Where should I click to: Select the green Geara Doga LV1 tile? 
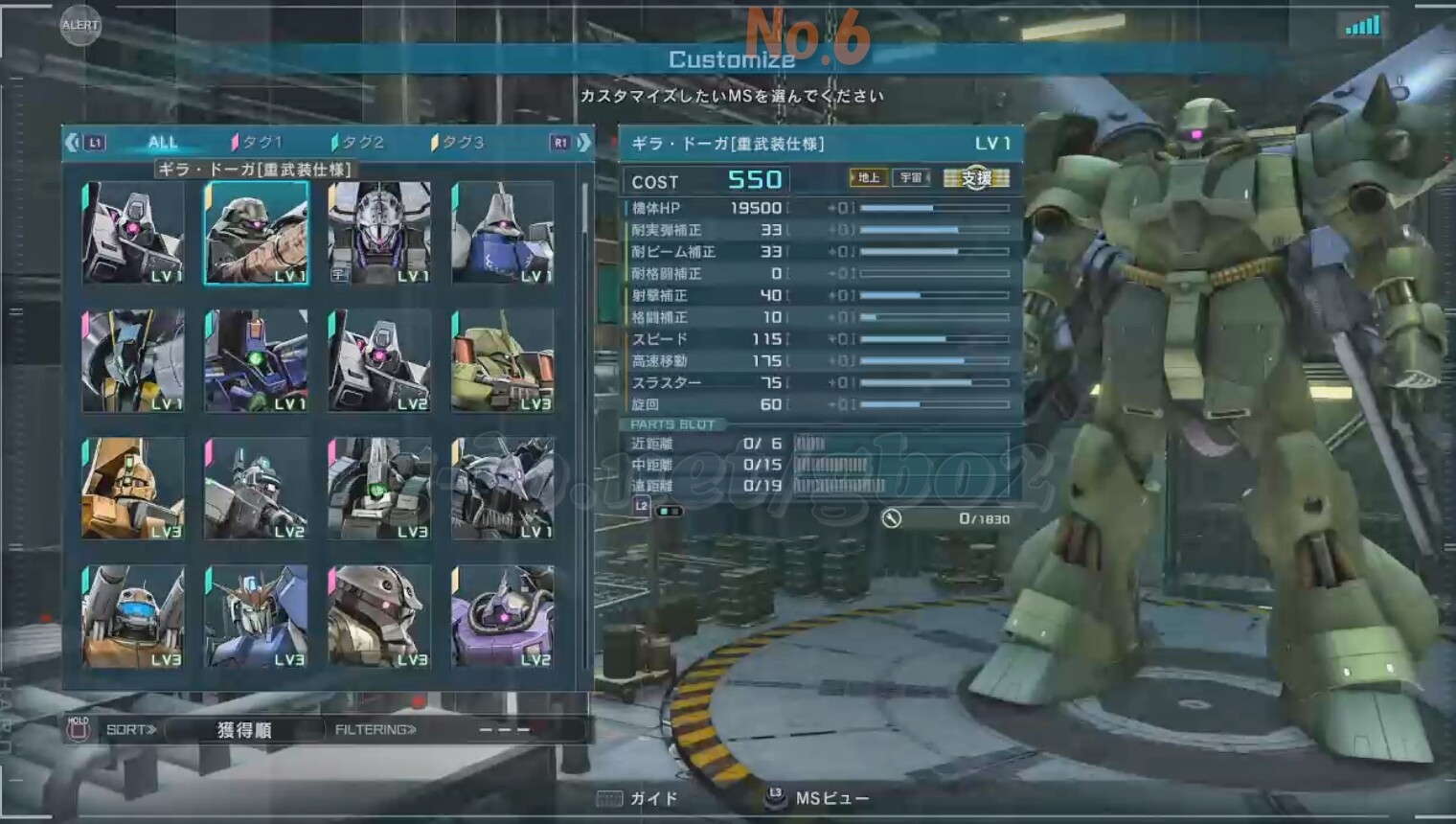tap(256, 233)
